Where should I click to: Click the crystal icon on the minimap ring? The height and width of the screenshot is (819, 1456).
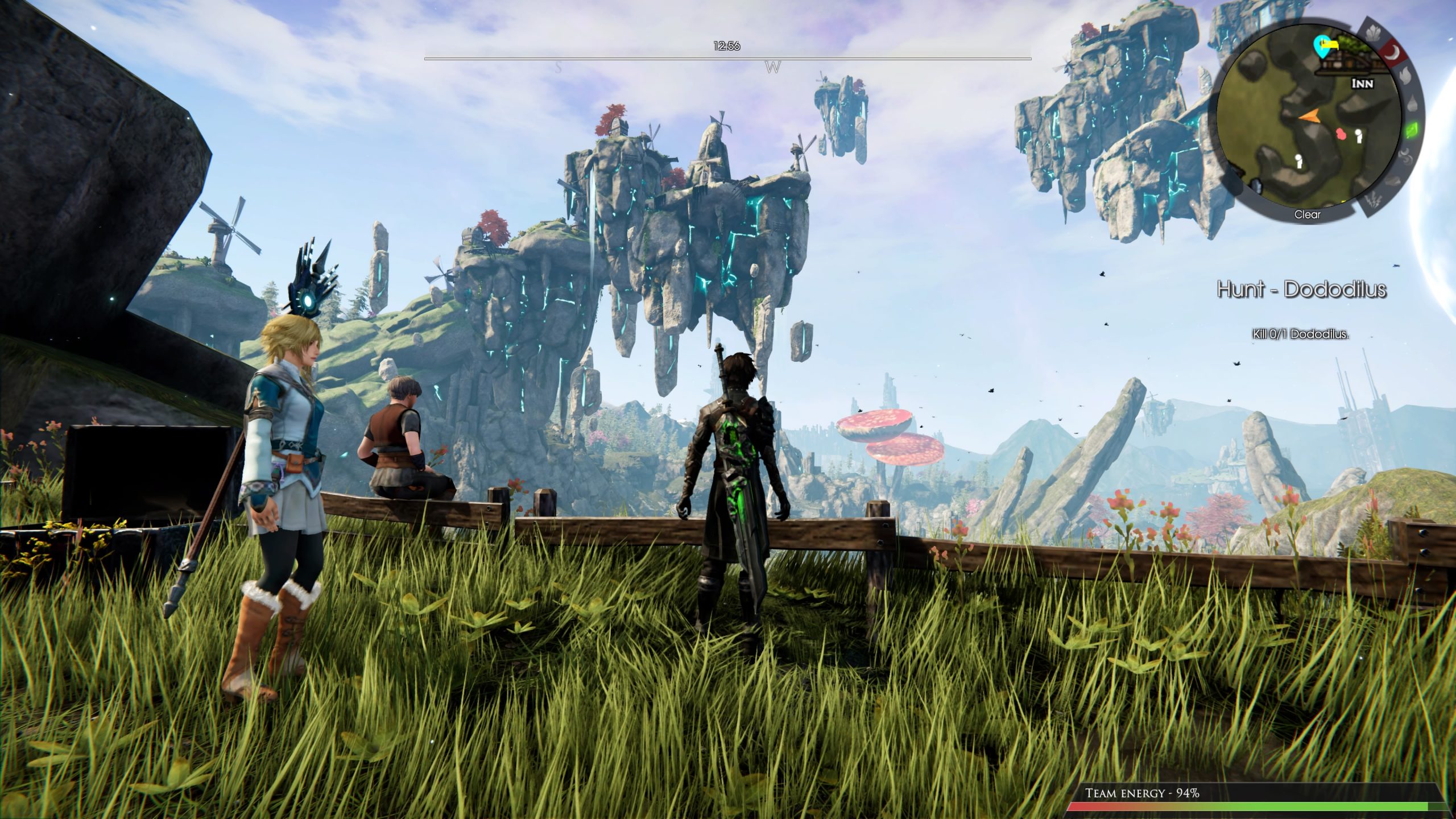tap(1373, 34)
